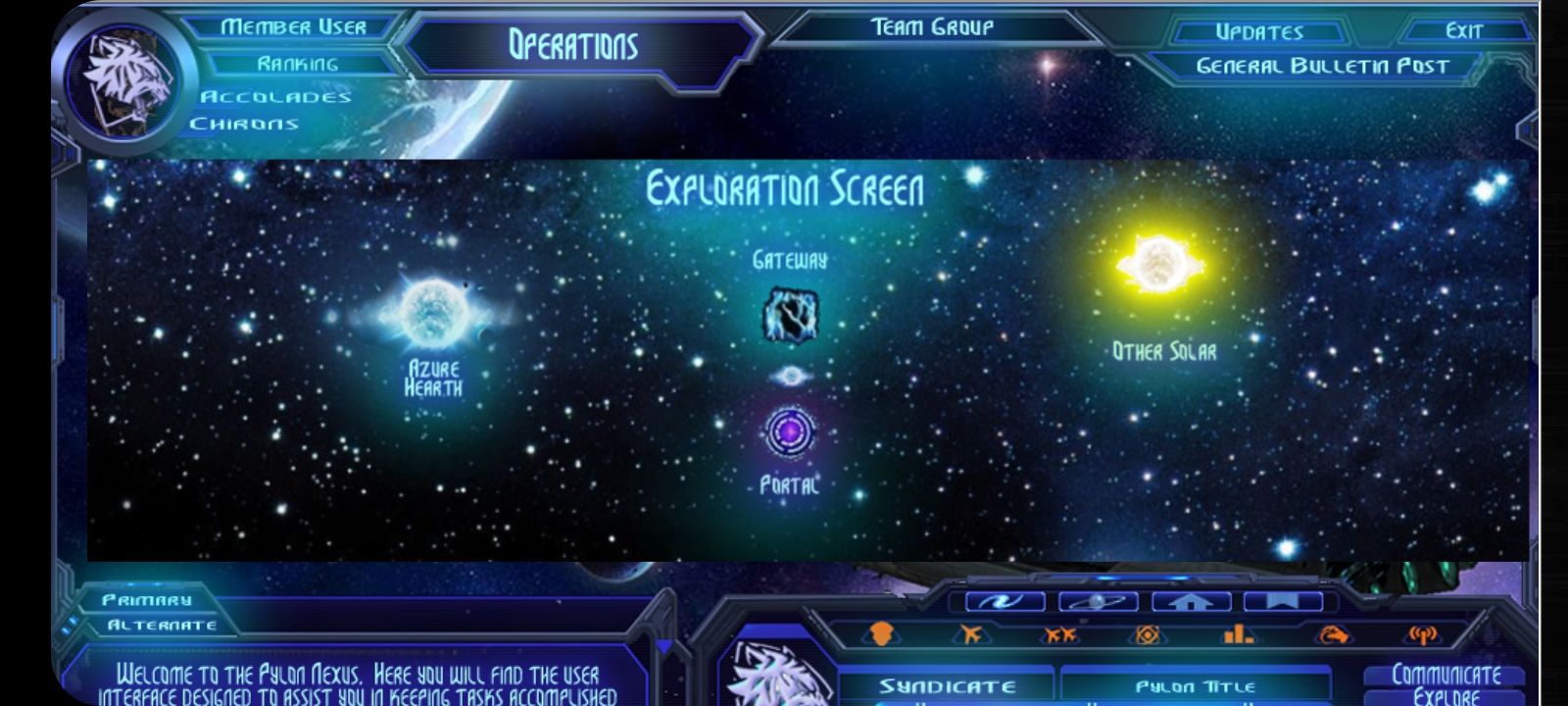Select the Portal destination icon

point(789,432)
